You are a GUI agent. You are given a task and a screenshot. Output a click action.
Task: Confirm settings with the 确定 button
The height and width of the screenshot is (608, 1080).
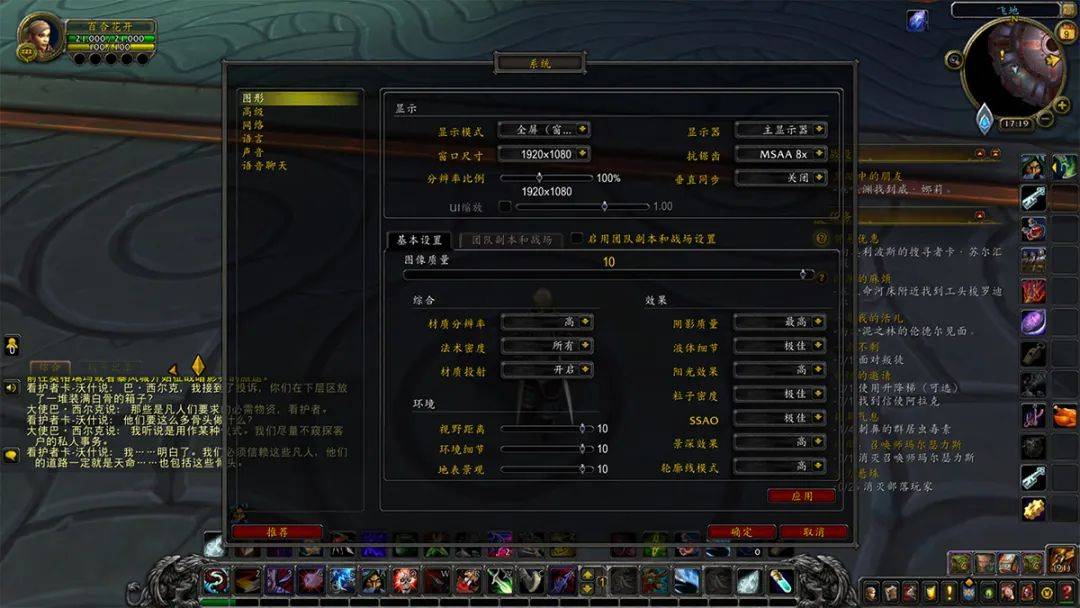point(741,532)
